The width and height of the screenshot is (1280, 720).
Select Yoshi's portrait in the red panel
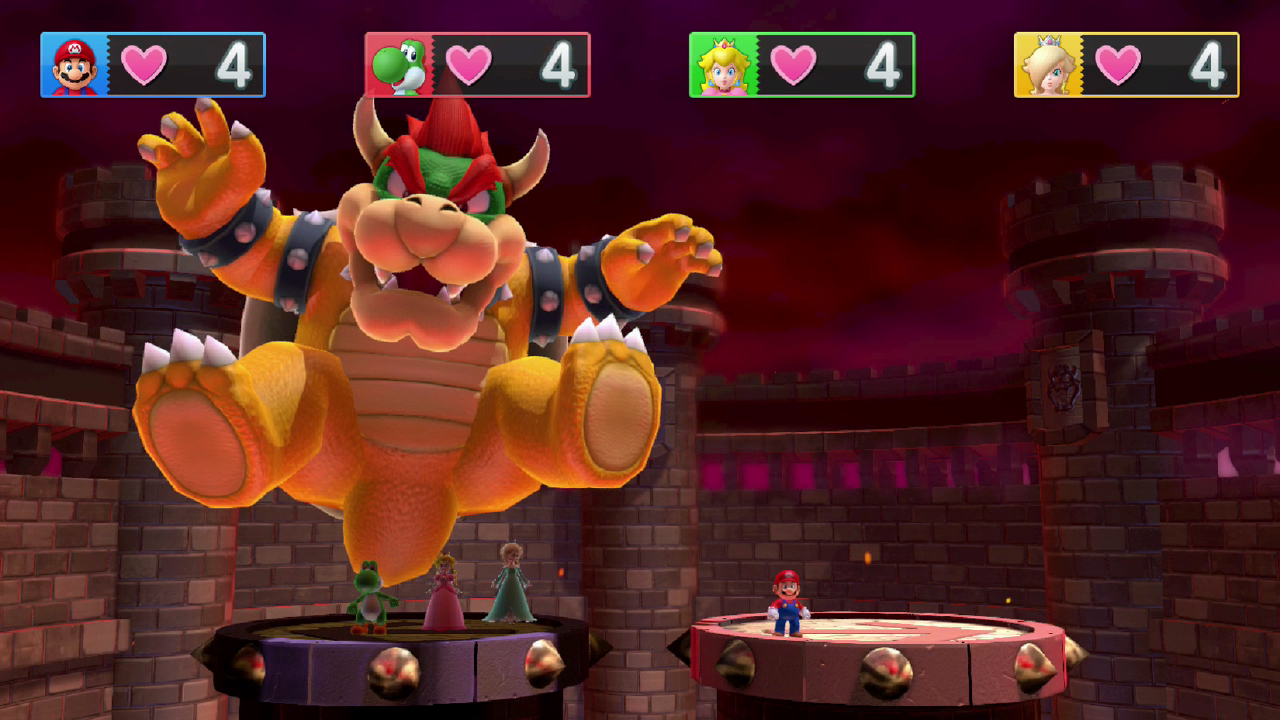coord(396,66)
